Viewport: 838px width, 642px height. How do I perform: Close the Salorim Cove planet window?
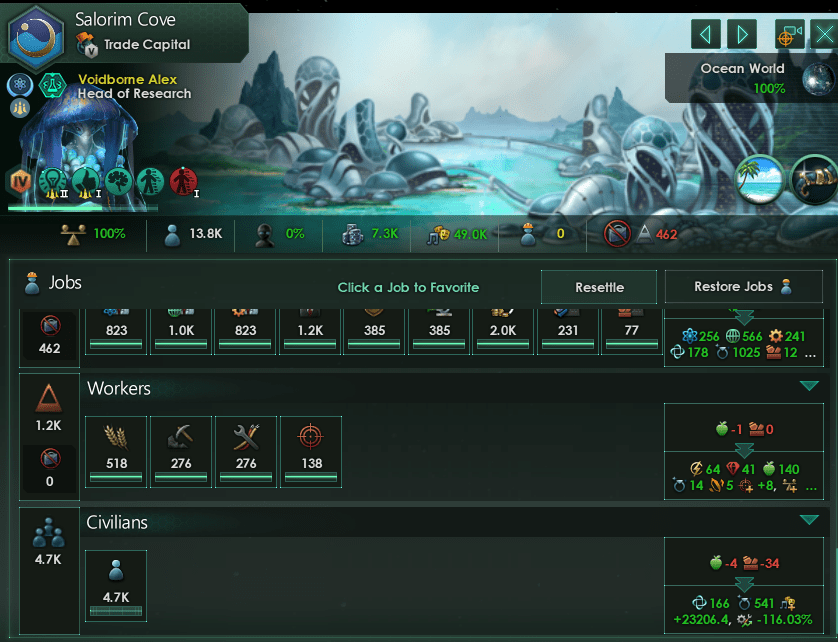point(823,35)
